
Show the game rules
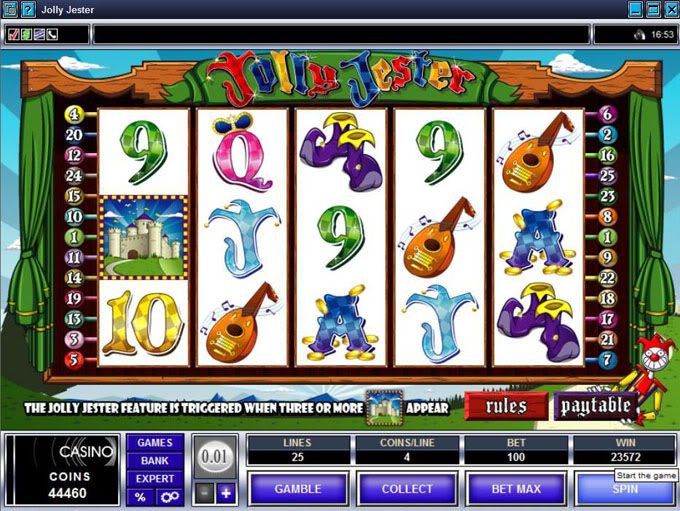pyautogui.click(x=506, y=405)
